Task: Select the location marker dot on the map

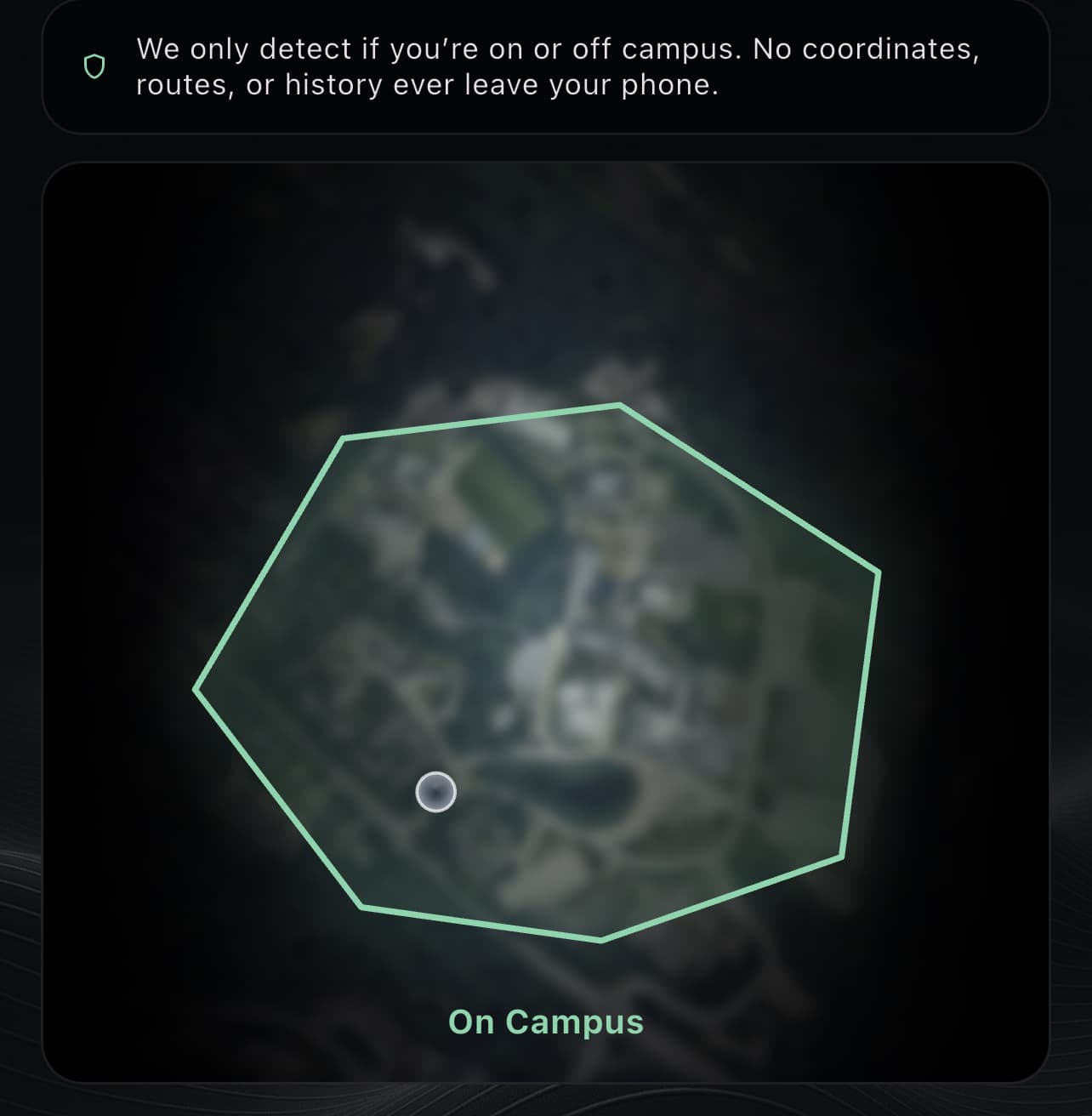Action: click(x=435, y=791)
